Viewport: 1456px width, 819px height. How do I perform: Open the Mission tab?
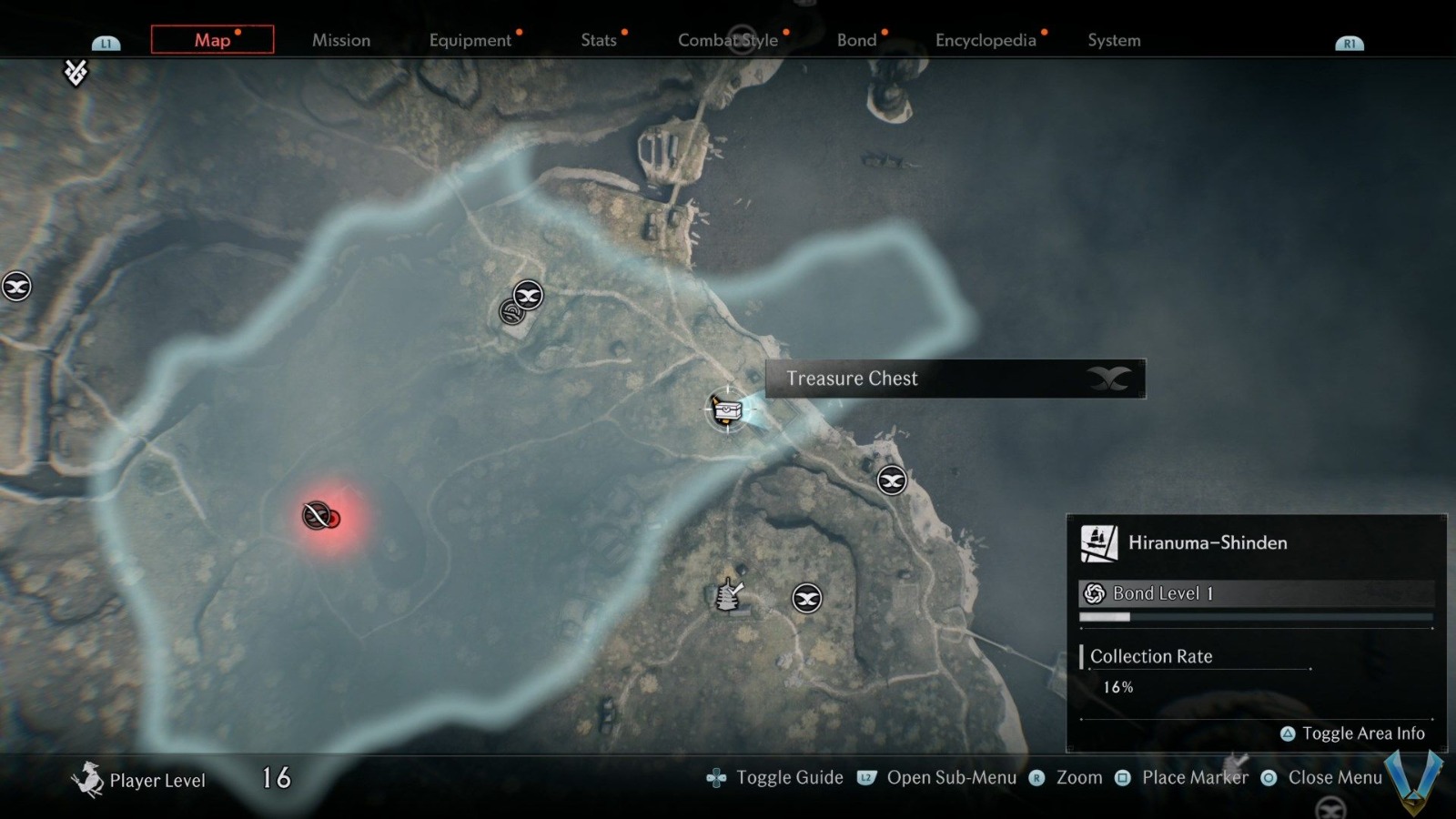click(x=341, y=40)
